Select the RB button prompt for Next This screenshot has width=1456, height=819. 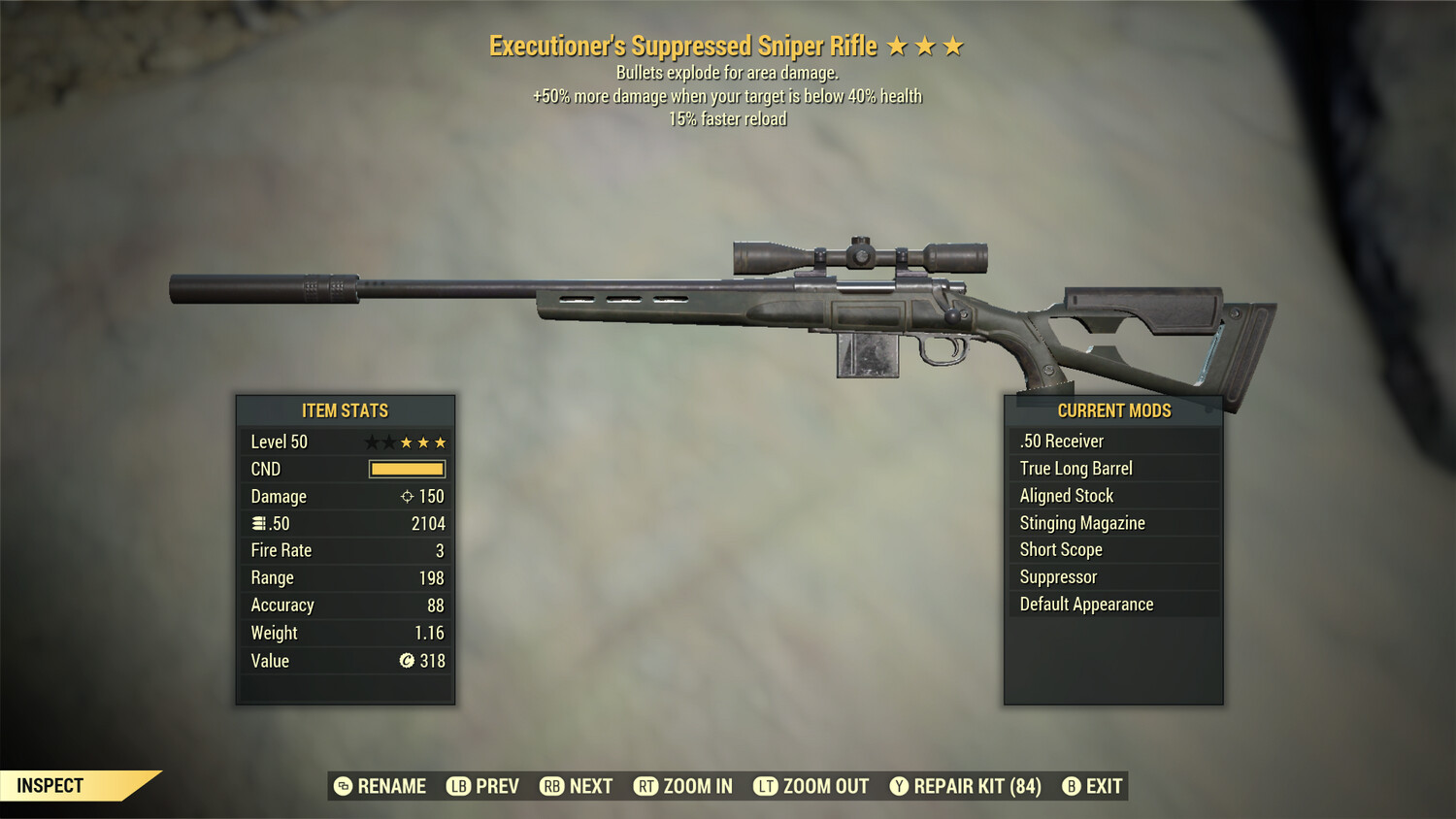[x=550, y=786]
